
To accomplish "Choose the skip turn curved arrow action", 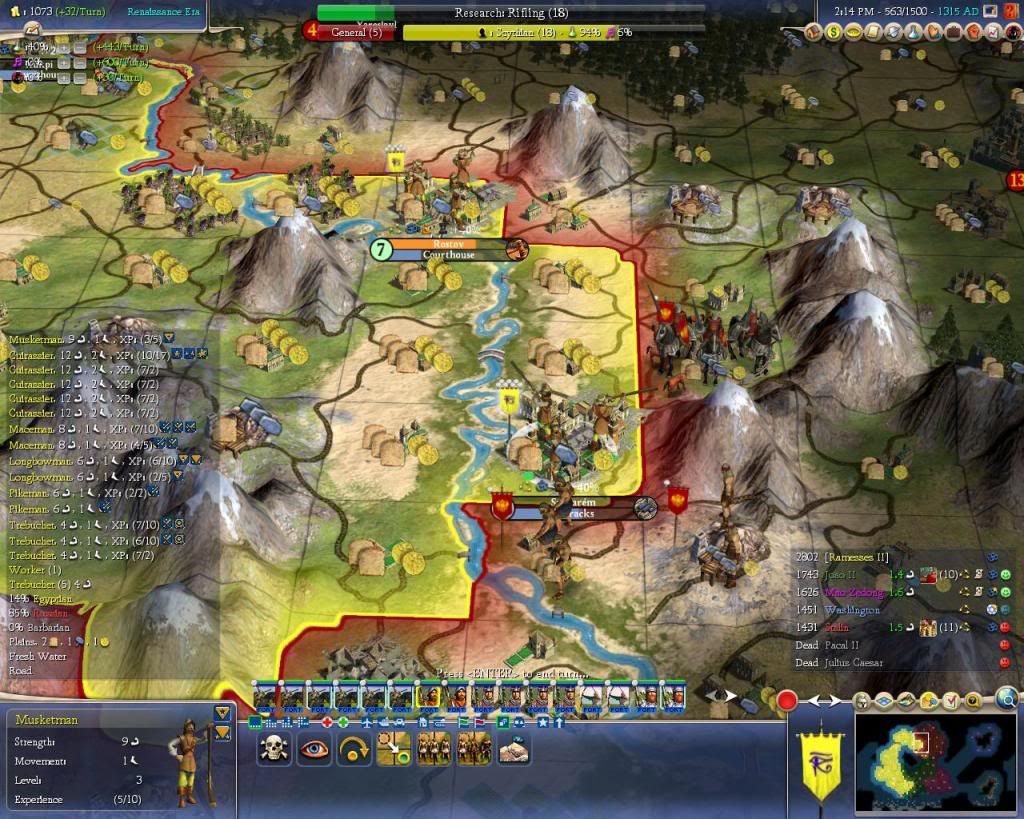I will click(354, 749).
